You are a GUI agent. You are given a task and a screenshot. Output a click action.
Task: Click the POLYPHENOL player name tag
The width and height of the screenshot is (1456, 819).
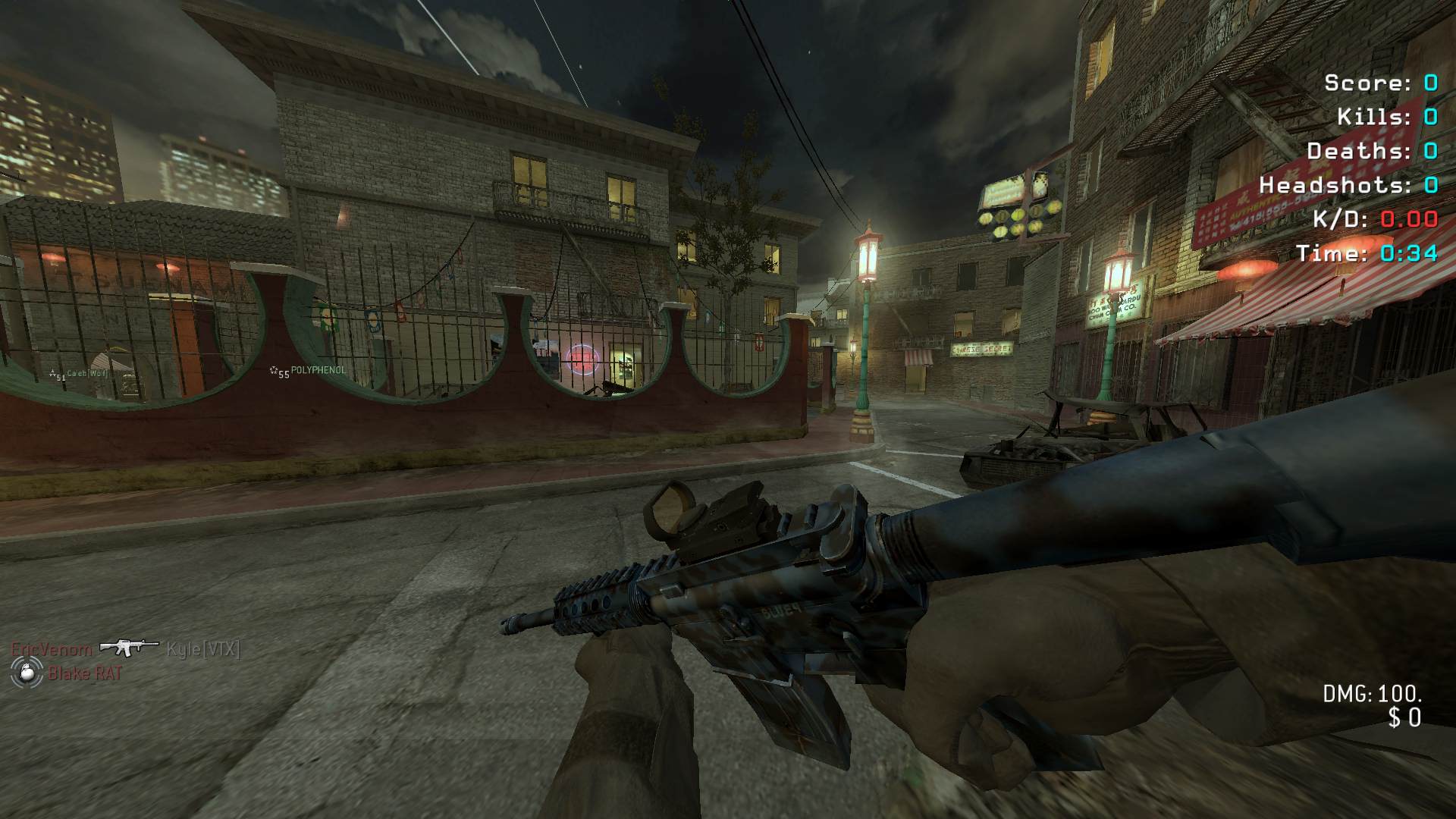click(318, 370)
